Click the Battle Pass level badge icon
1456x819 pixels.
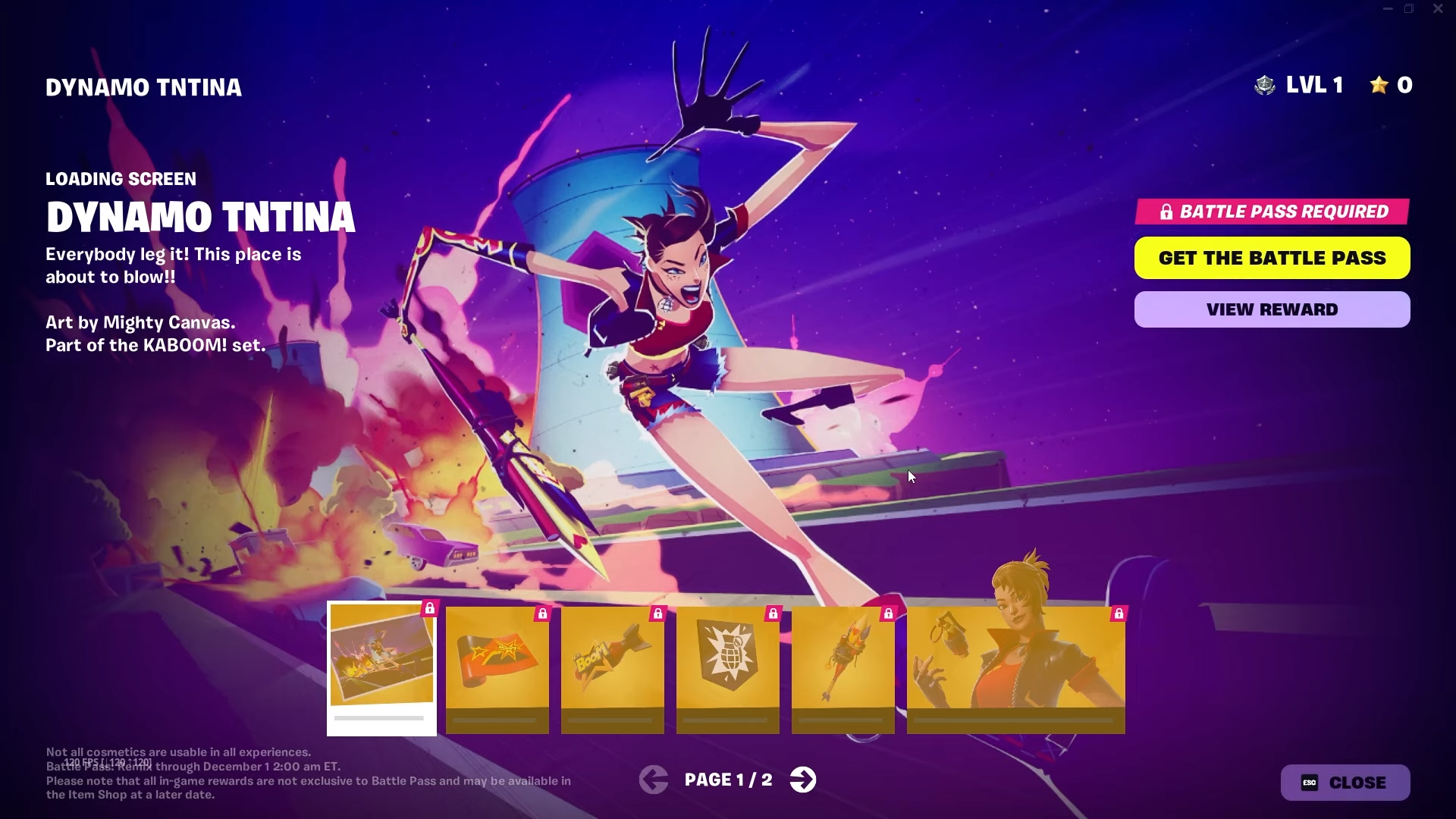[x=1265, y=85]
